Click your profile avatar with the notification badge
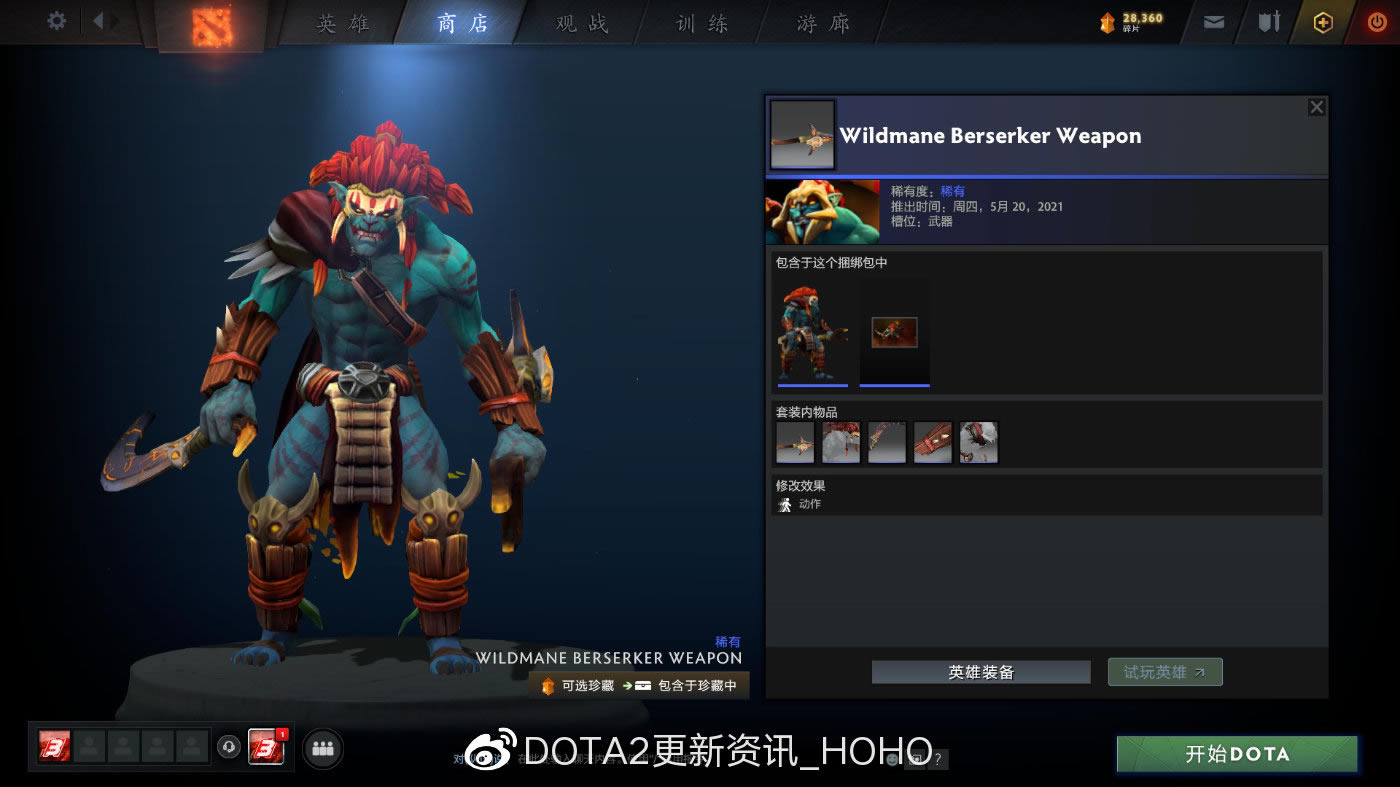 click(x=265, y=748)
